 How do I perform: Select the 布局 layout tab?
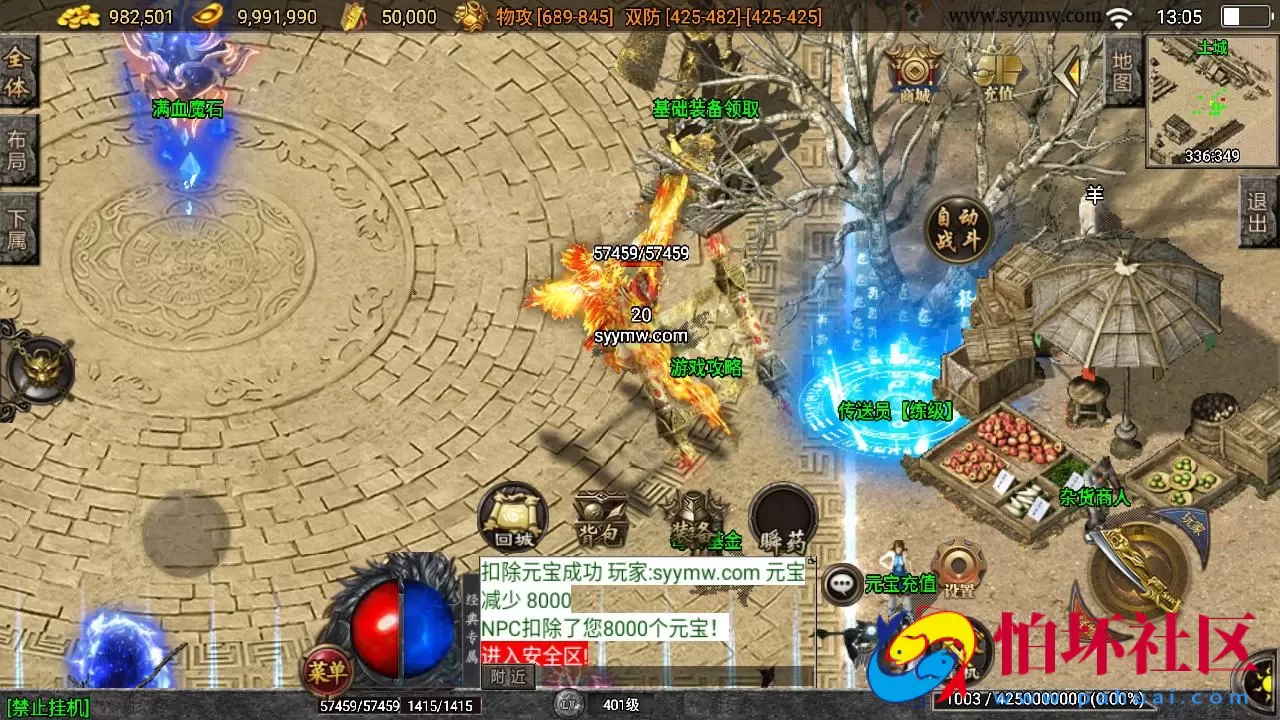tap(16, 148)
